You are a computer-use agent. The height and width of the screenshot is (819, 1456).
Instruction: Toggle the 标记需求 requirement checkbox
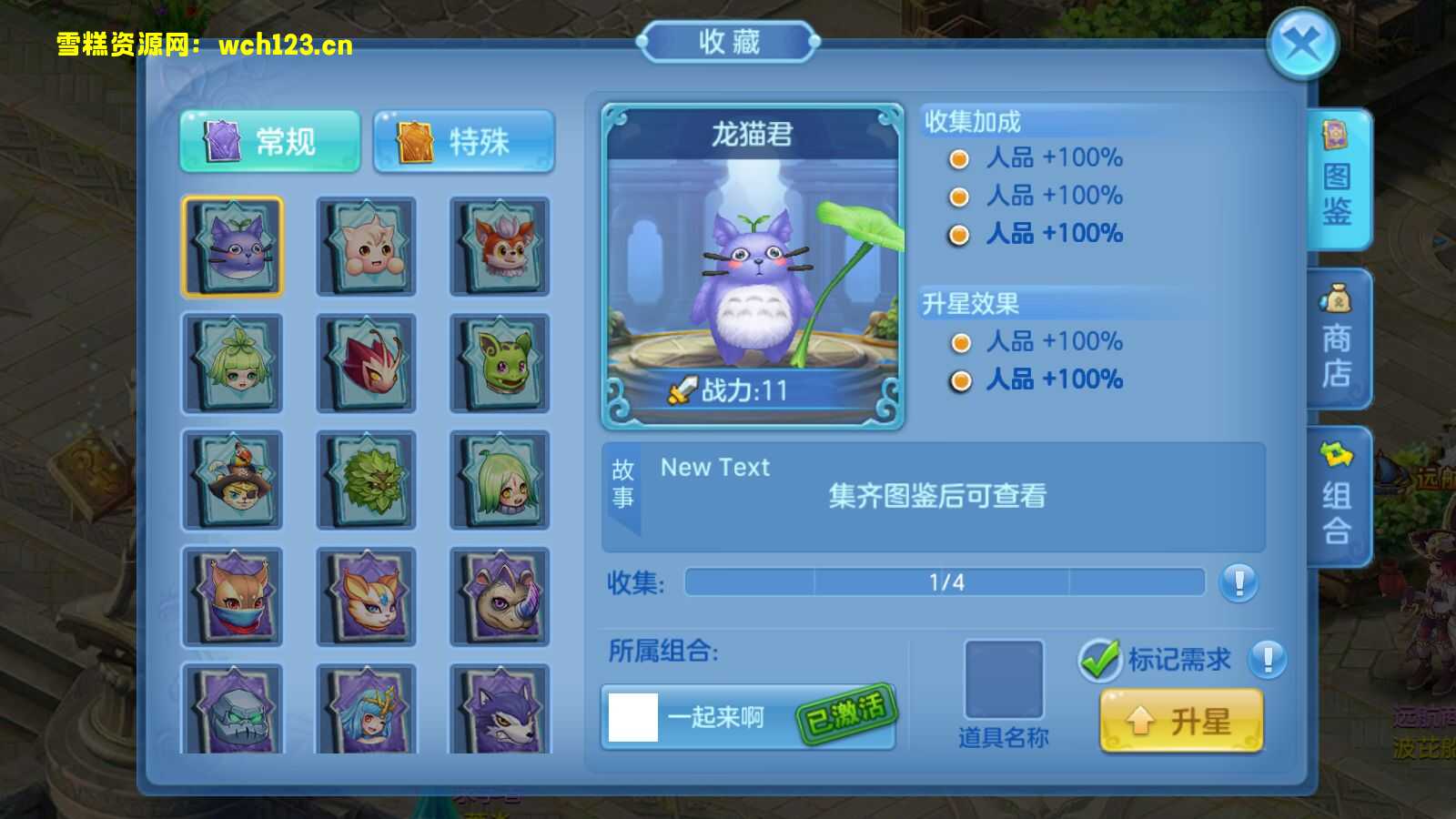click(x=1102, y=658)
